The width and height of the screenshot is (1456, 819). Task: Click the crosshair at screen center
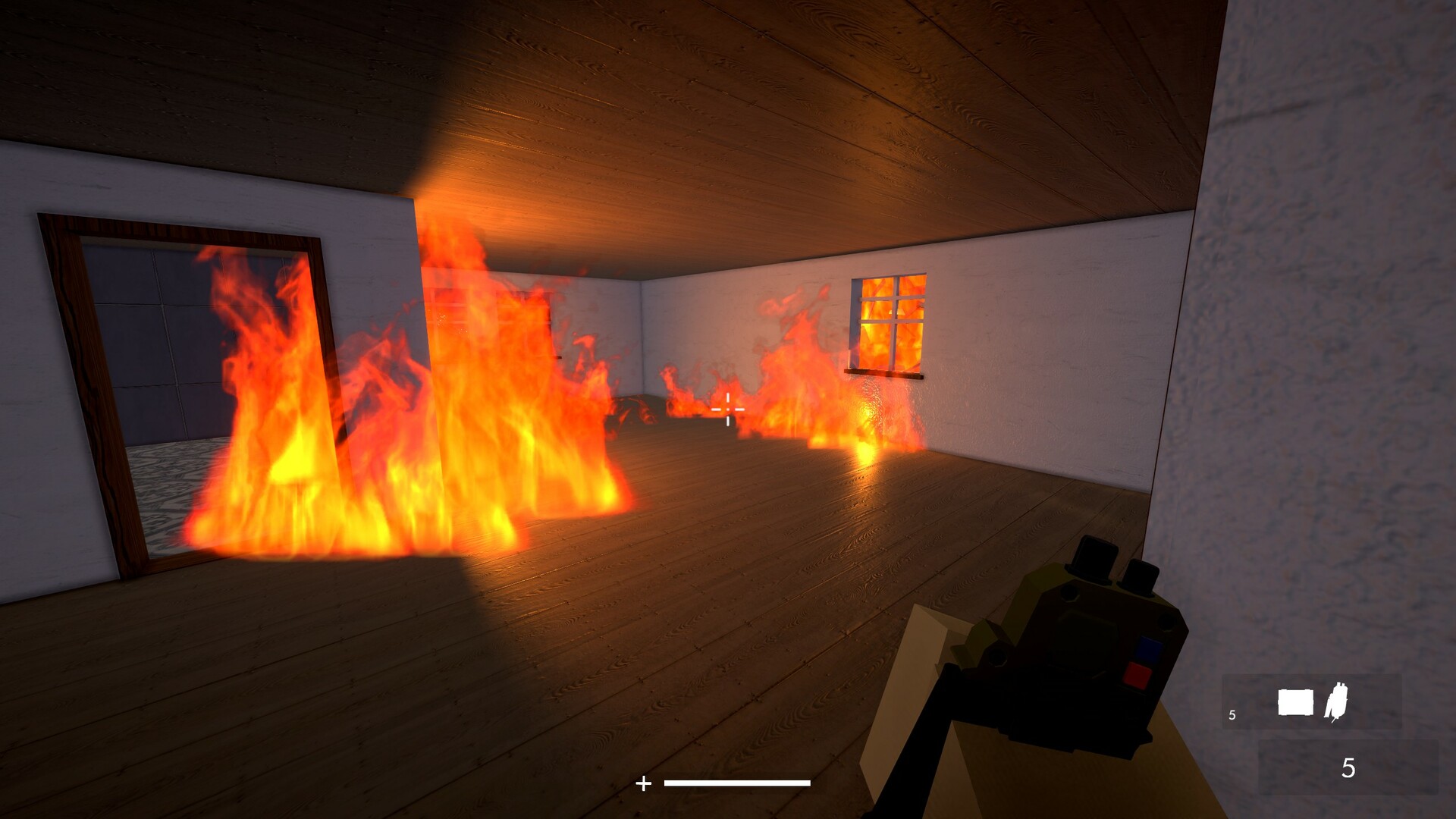point(728,409)
